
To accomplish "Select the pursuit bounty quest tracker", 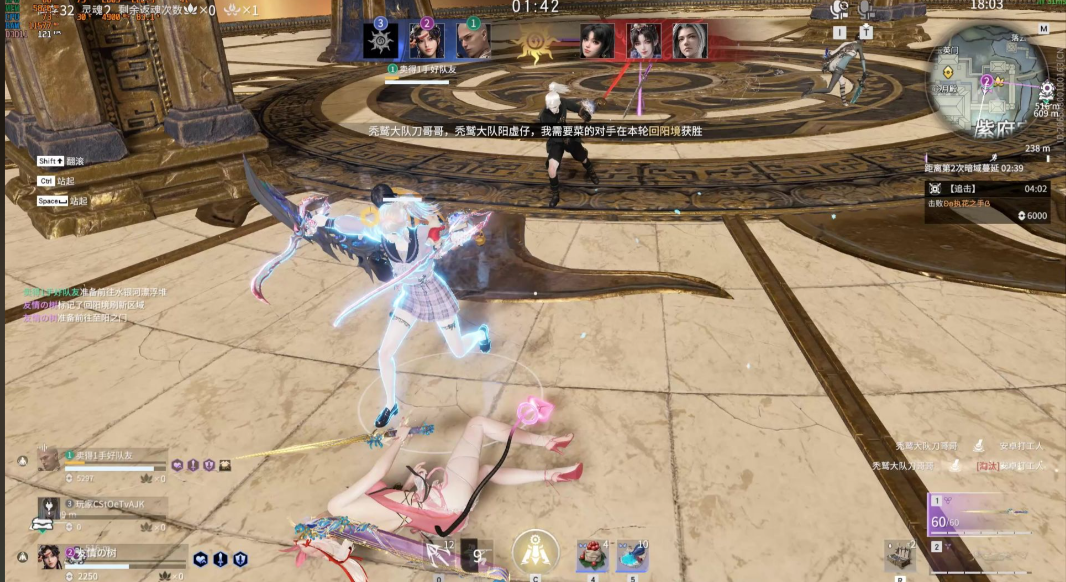I will 987,195.
